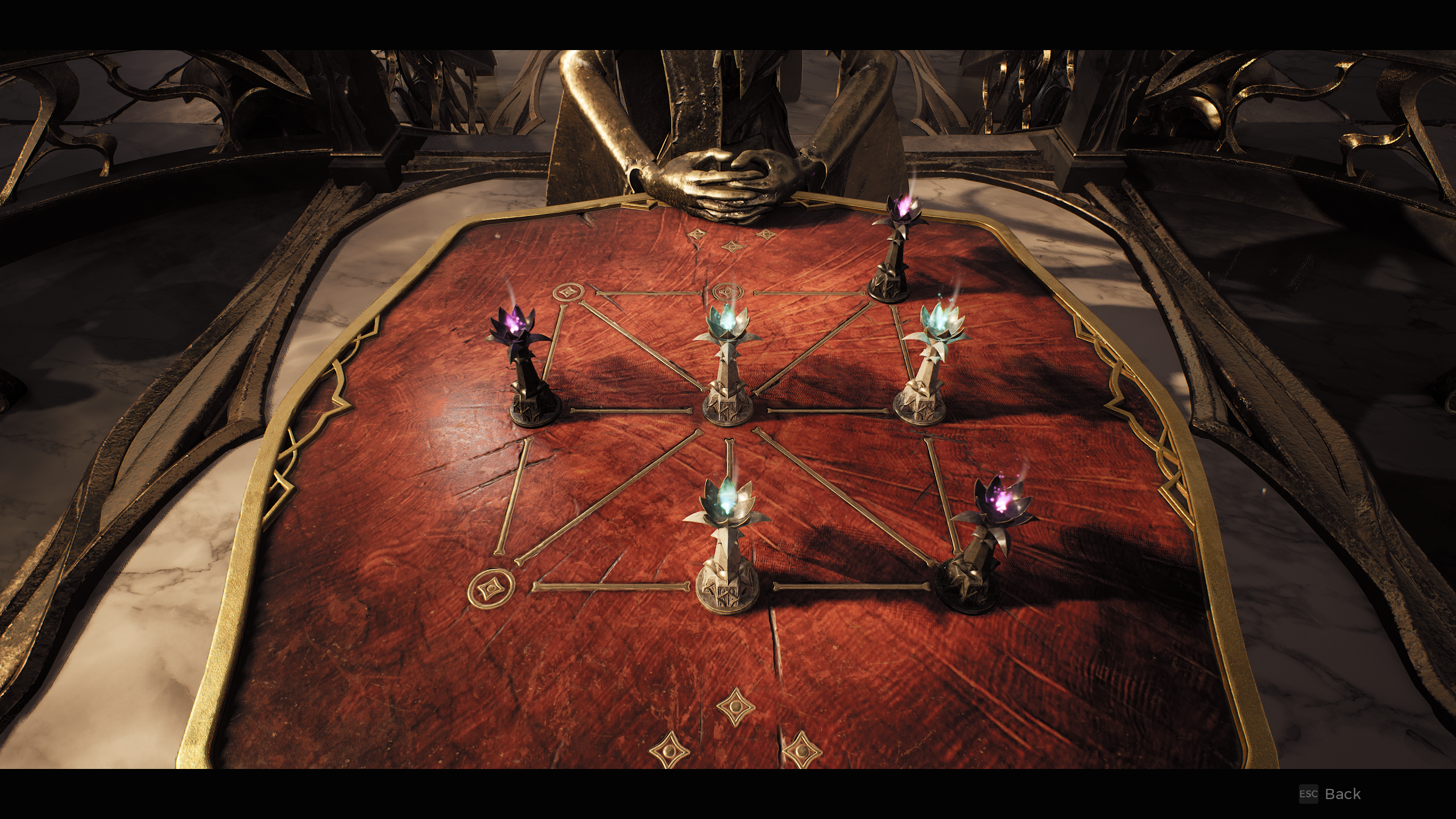Select the empty node at the far-left corner
This screenshot has height=819, width=1456.
coord(568,293)
